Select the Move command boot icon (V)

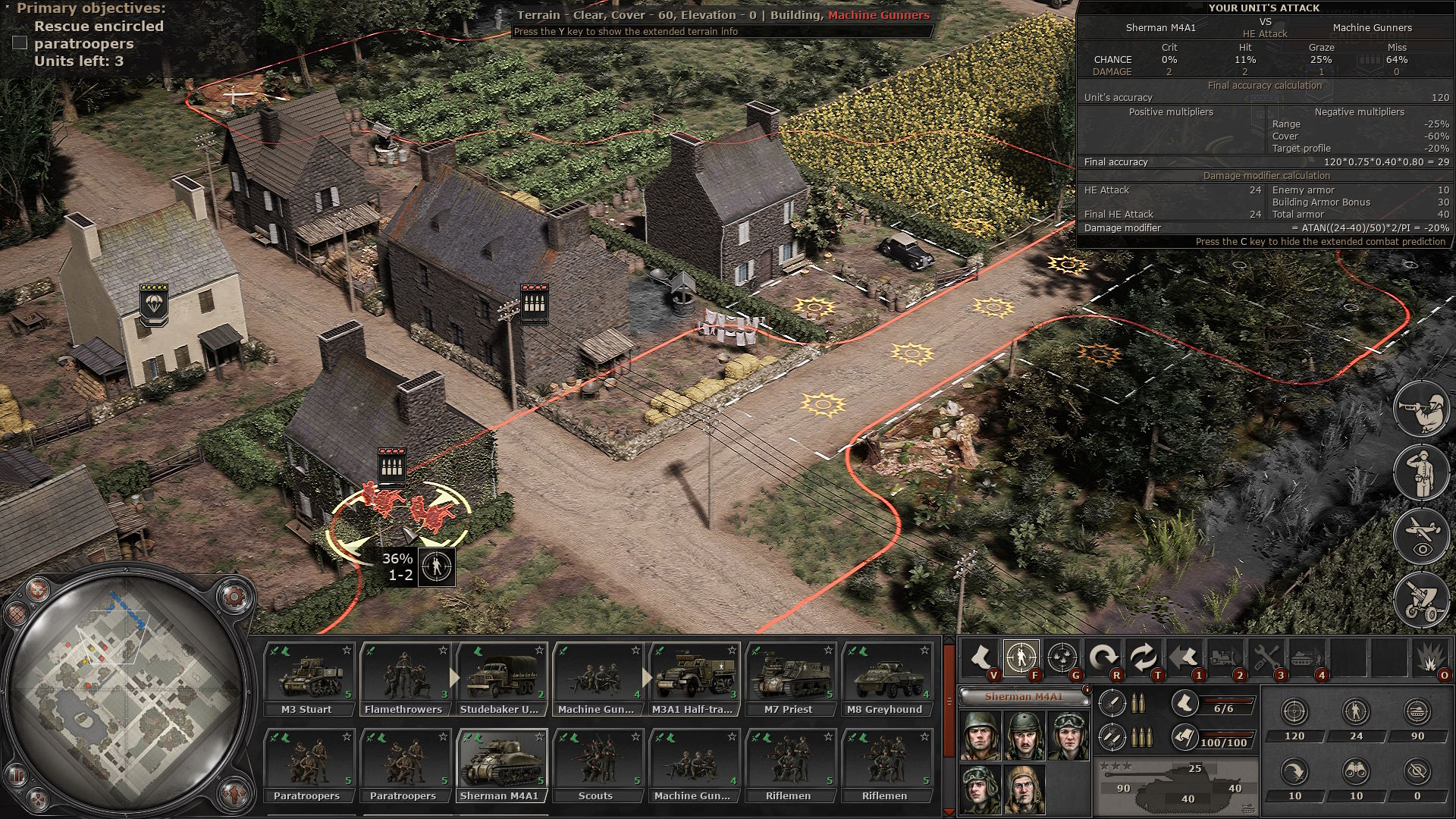pyautogui.click(x=981, y=655)
